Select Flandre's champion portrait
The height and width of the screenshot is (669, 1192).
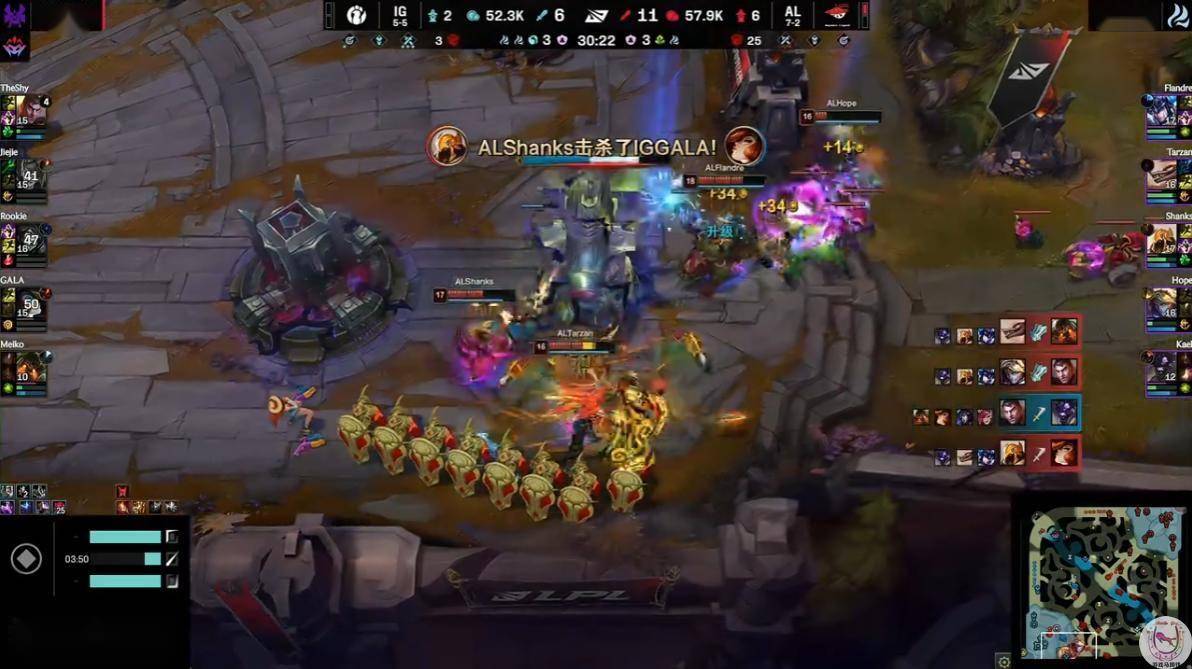tap(1162, 109)
